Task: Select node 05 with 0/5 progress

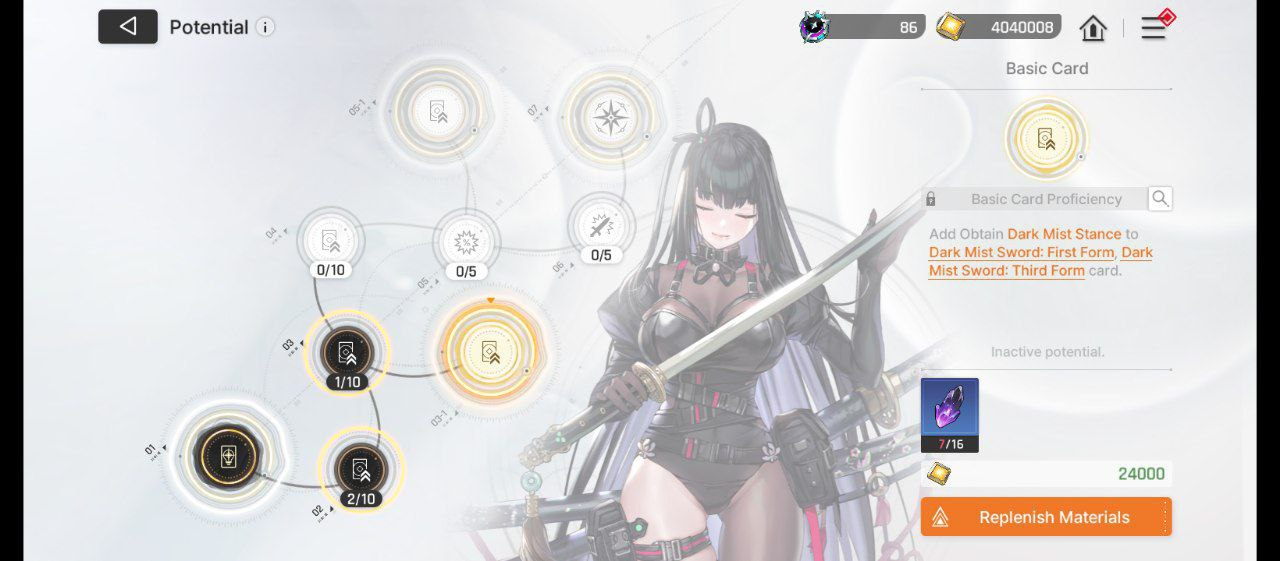Action: click(x=466, y=242)
